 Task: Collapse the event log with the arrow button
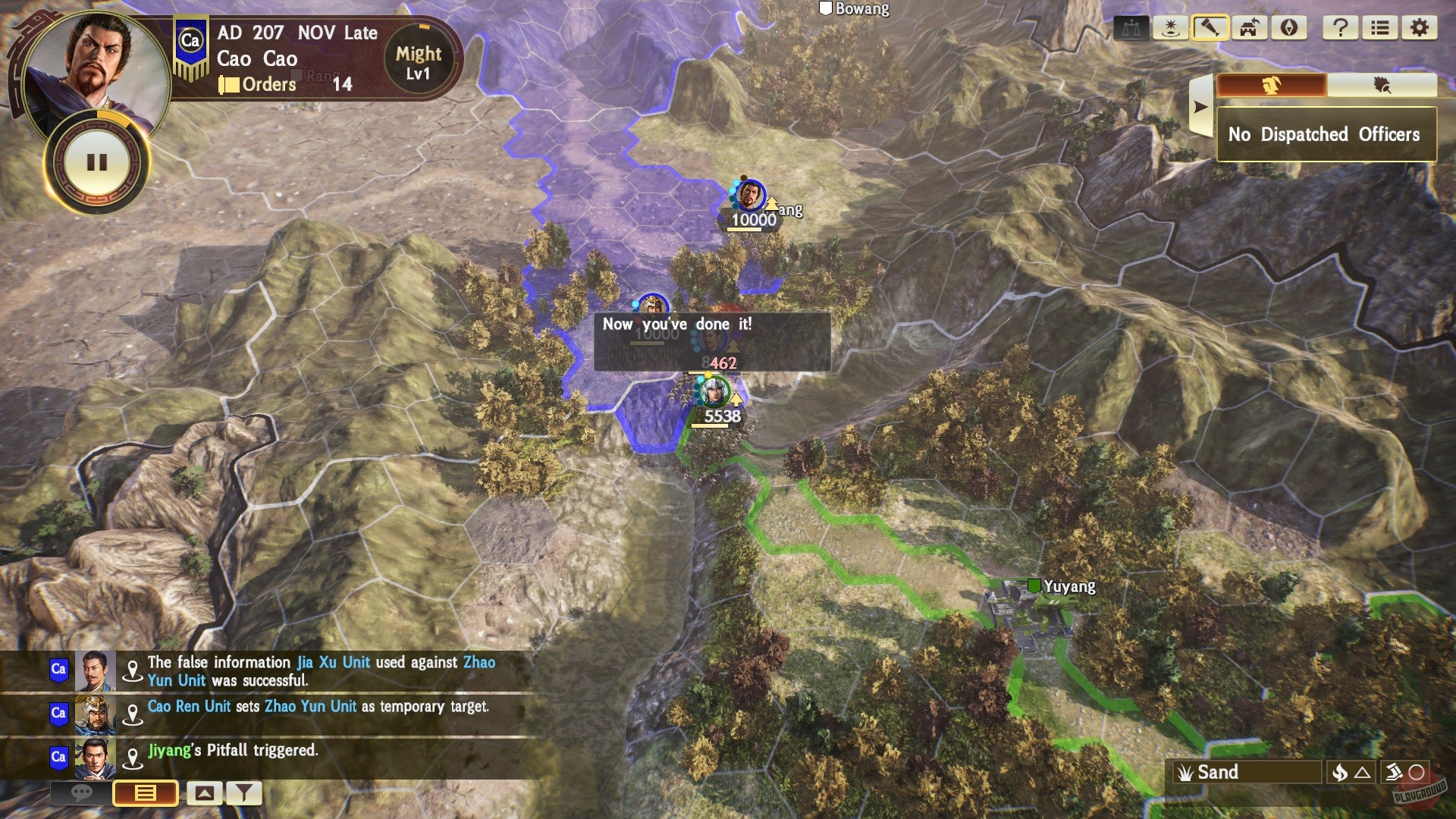tap(203, 794)
